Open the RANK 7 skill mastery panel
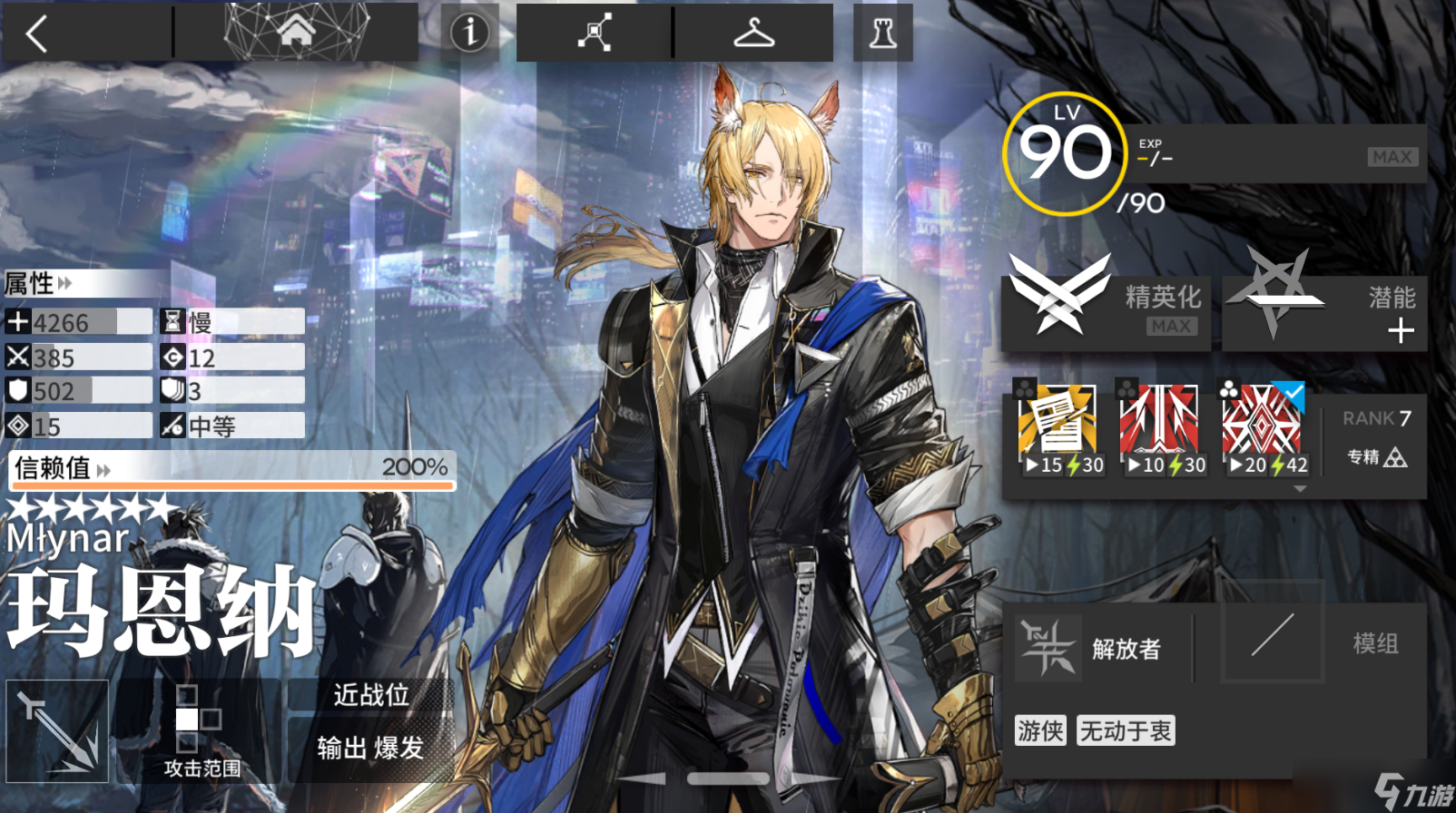The height and width of the screenshot is (813, 1456). (x=1375, y=436)
